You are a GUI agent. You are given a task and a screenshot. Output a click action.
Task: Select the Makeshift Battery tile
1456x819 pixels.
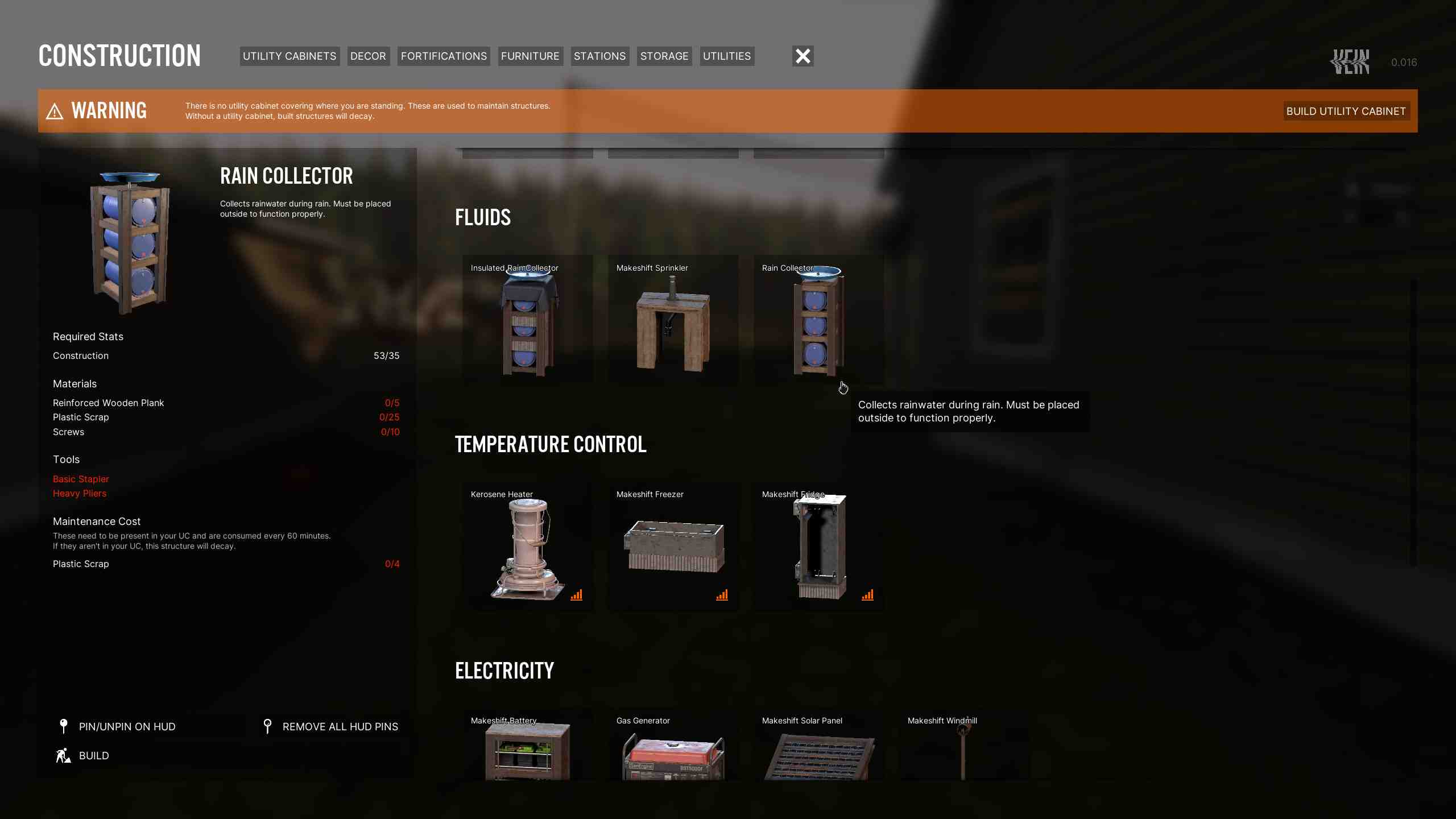[x=527, y=748]
